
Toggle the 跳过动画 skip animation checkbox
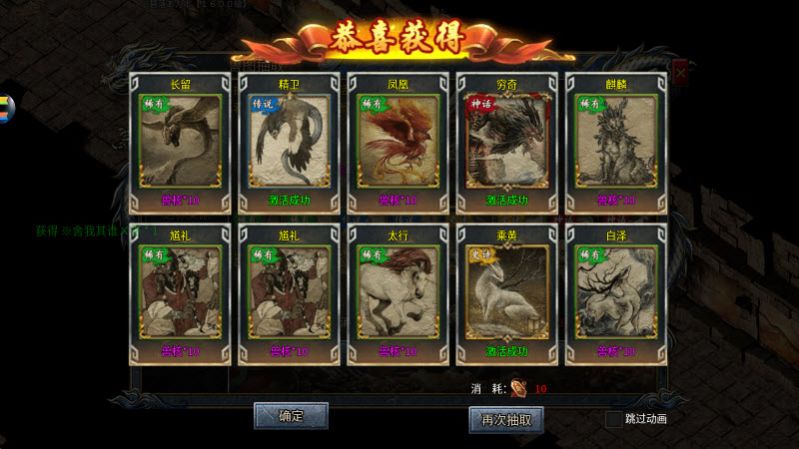coord(613,419)
